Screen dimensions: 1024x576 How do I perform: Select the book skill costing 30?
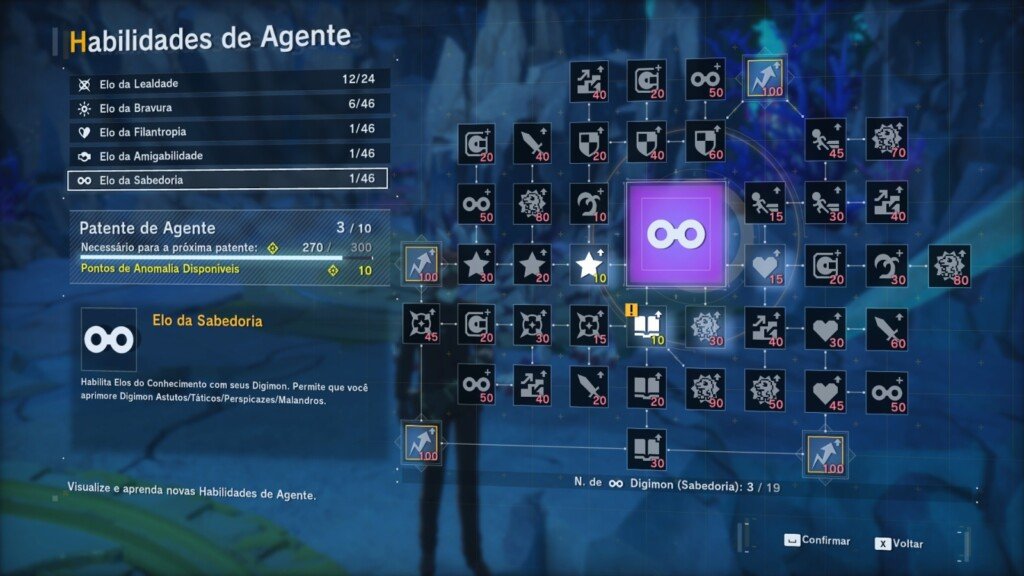(646, 448)
